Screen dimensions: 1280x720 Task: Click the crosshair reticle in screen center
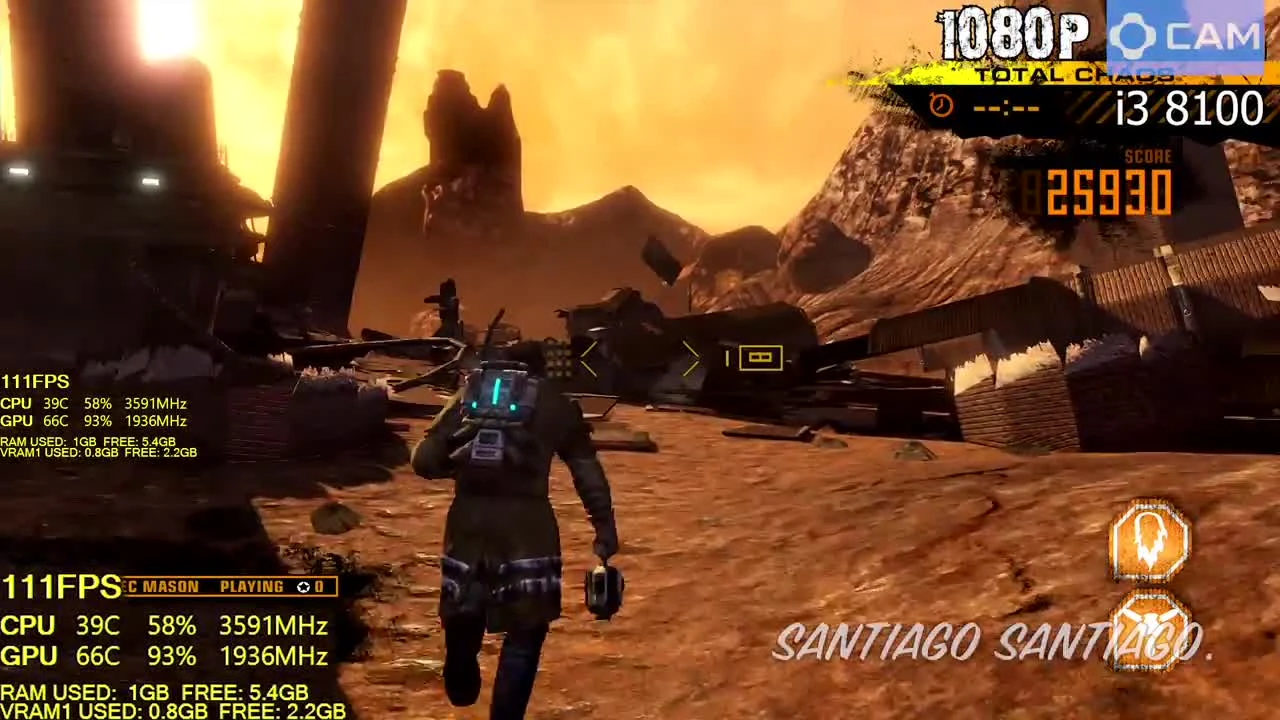(640, 360)
